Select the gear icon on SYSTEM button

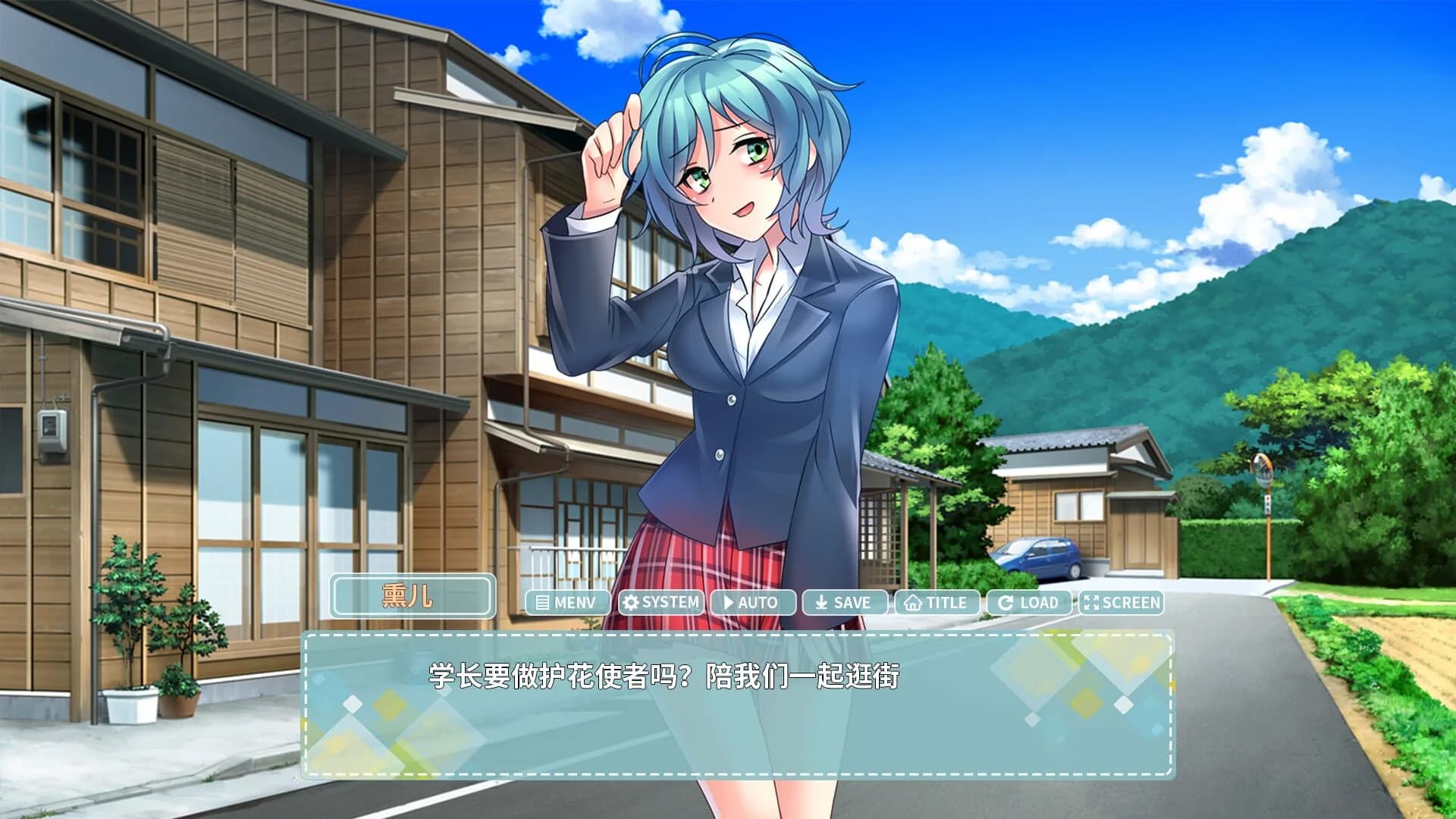[629, 603]
